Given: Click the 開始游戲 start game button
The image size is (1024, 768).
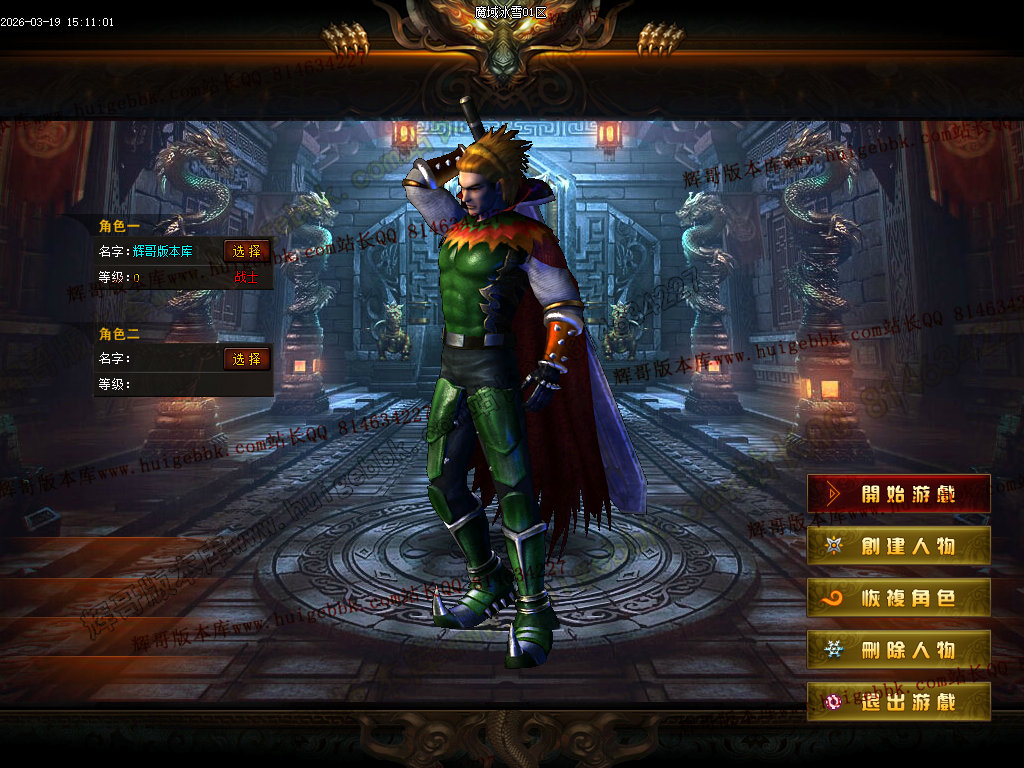Looking at the screenshot, I should [x=898, y=494].
